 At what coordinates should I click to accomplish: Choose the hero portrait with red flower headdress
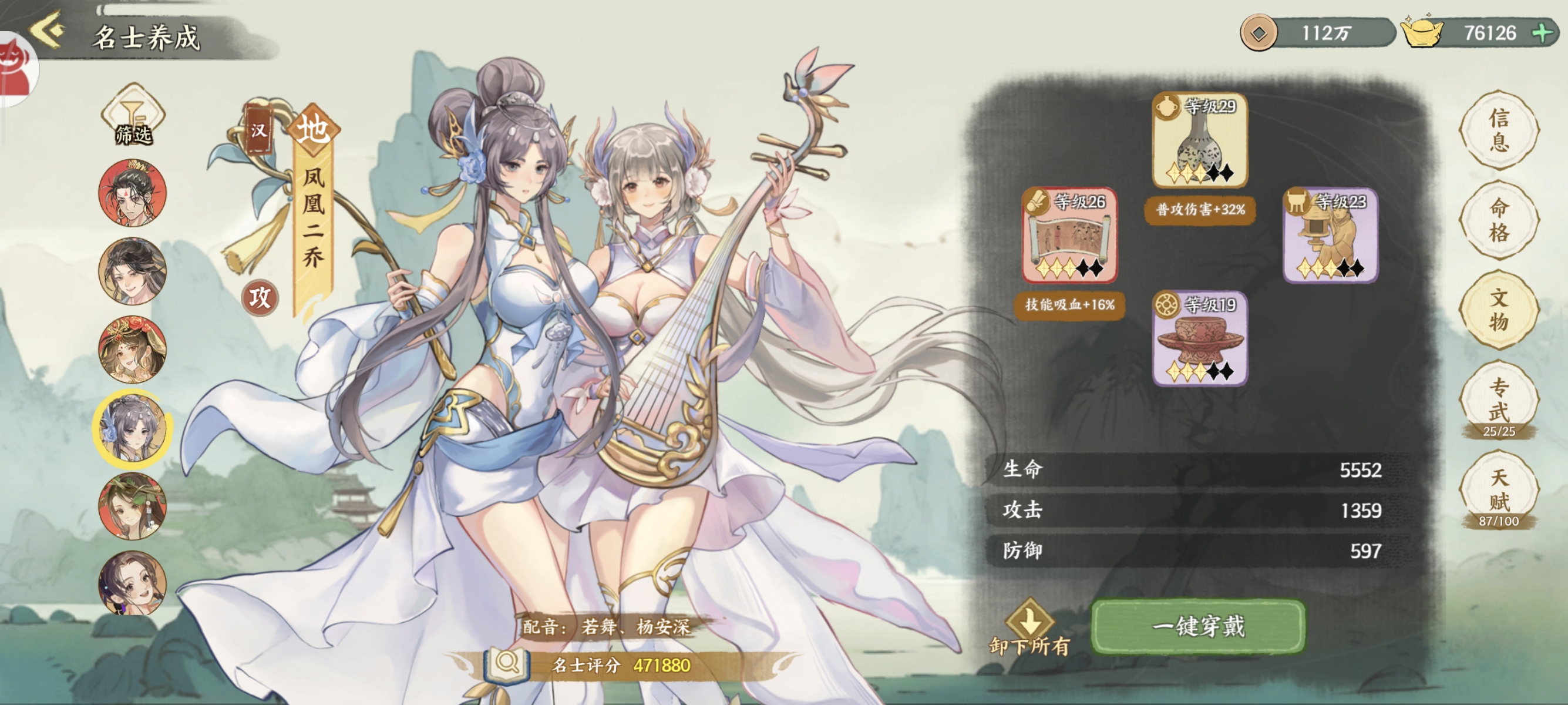(133, 349)
